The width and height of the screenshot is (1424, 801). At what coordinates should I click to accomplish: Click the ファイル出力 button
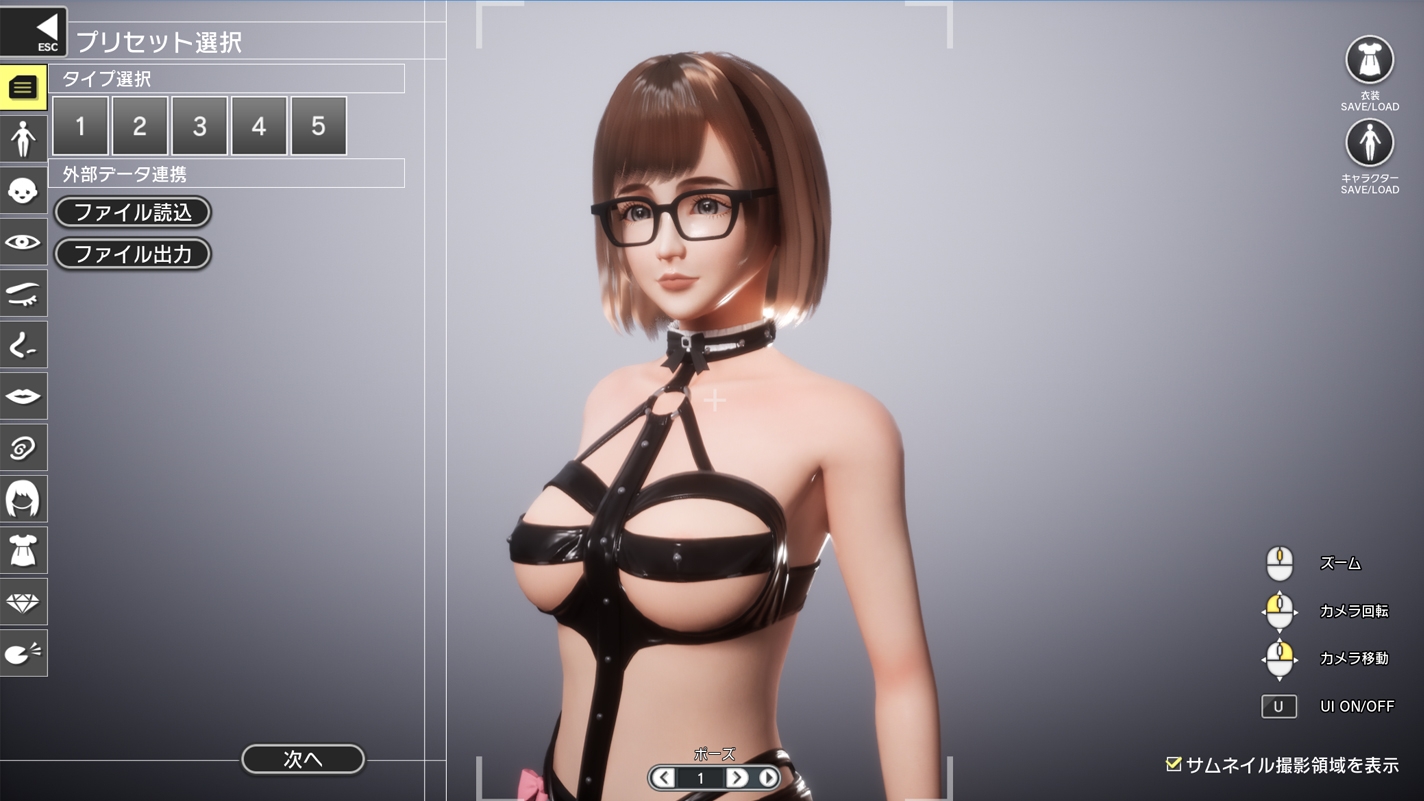(x=133, y=254)
